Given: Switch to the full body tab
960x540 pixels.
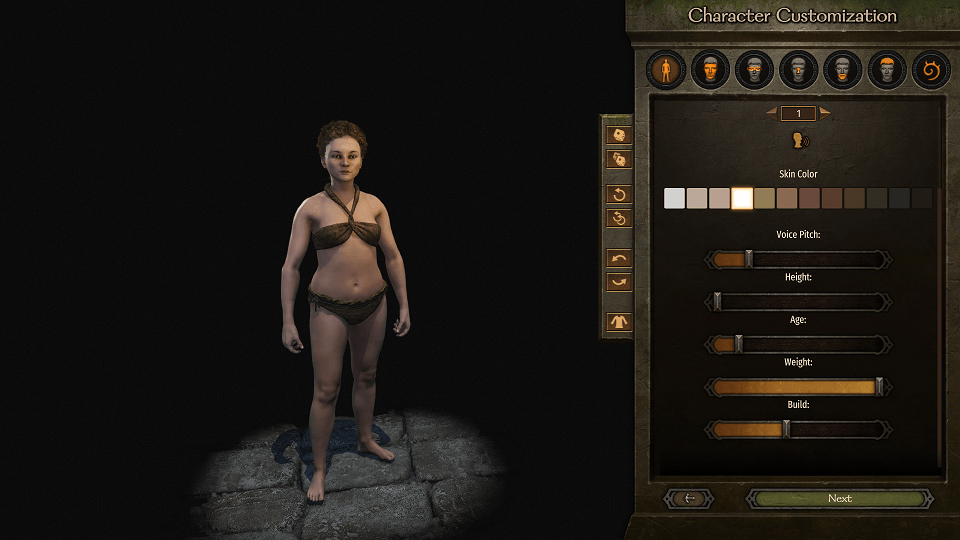Looking at the screenshot, I should coord(666,70).
